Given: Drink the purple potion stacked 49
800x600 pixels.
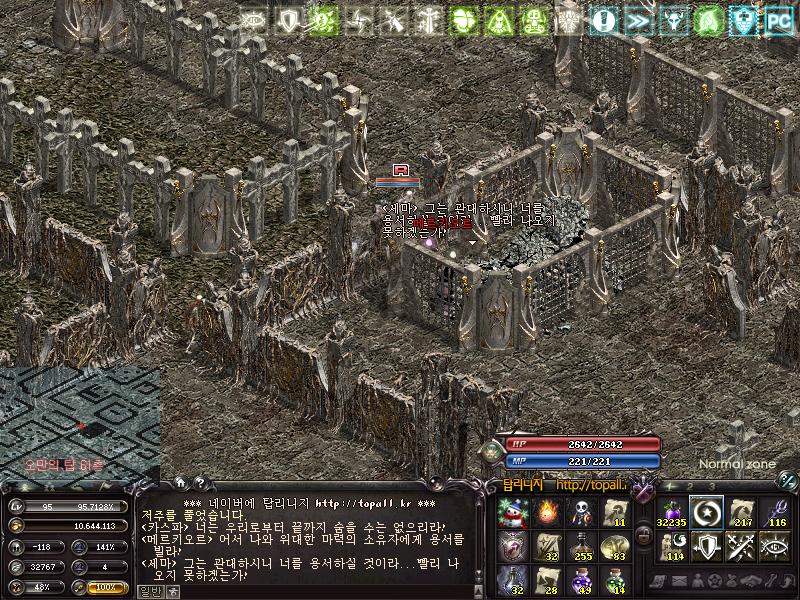Looking at the screenshot, I should [x=579, y=580].
